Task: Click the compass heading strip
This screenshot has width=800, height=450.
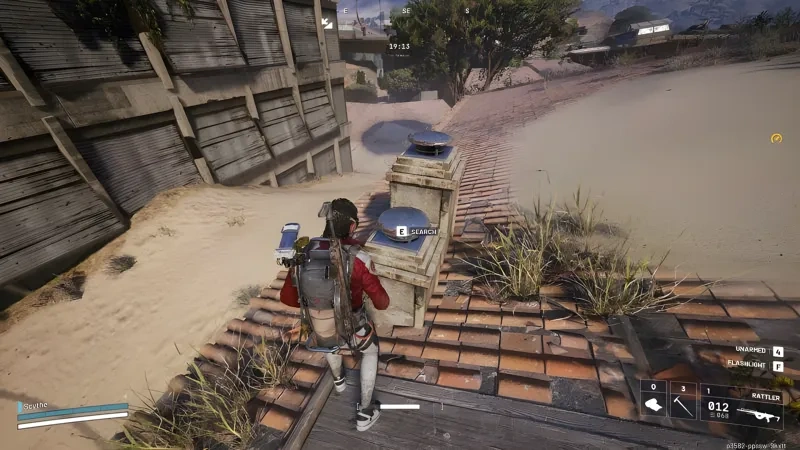Action: click(404, 11)
